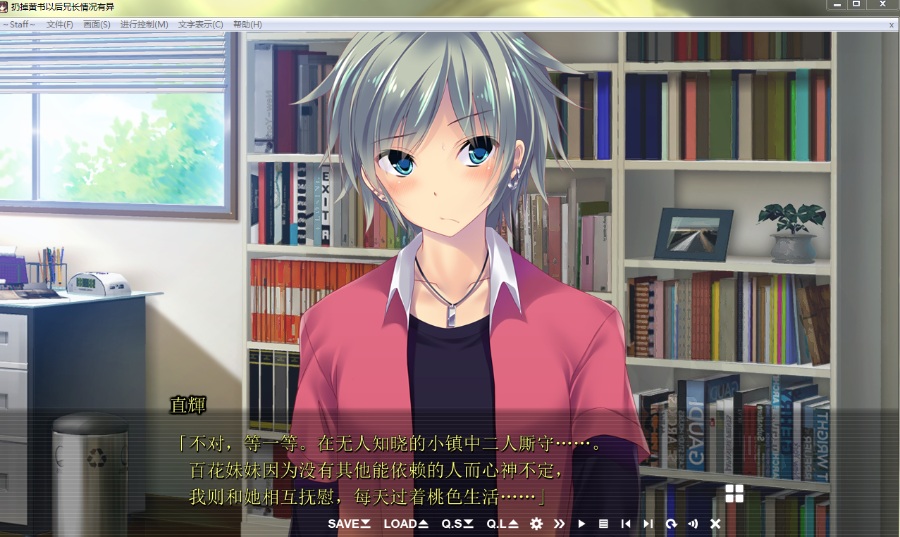Screen dimensions: 900x537
Task: Click the four-square grid icon
Action: click(x=734, y=493)
